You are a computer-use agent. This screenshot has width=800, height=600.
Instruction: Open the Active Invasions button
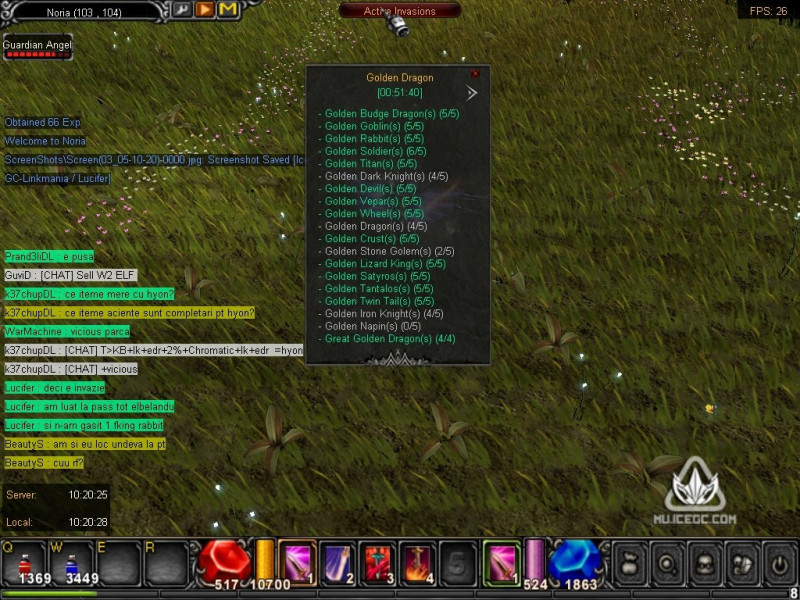coord(400,11)
